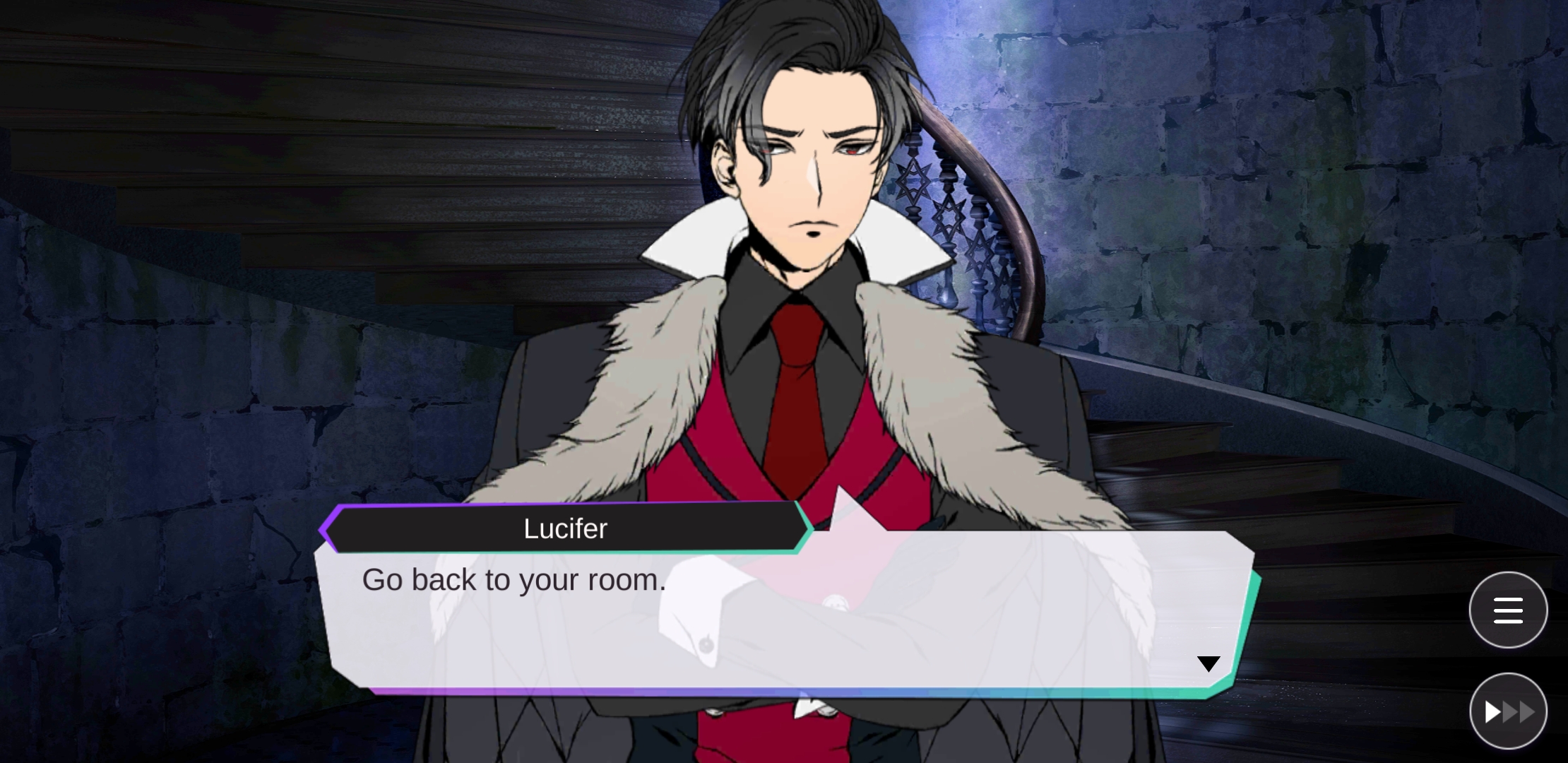
Task: Advance dialogue with the black arrow
Action: 1208,663
